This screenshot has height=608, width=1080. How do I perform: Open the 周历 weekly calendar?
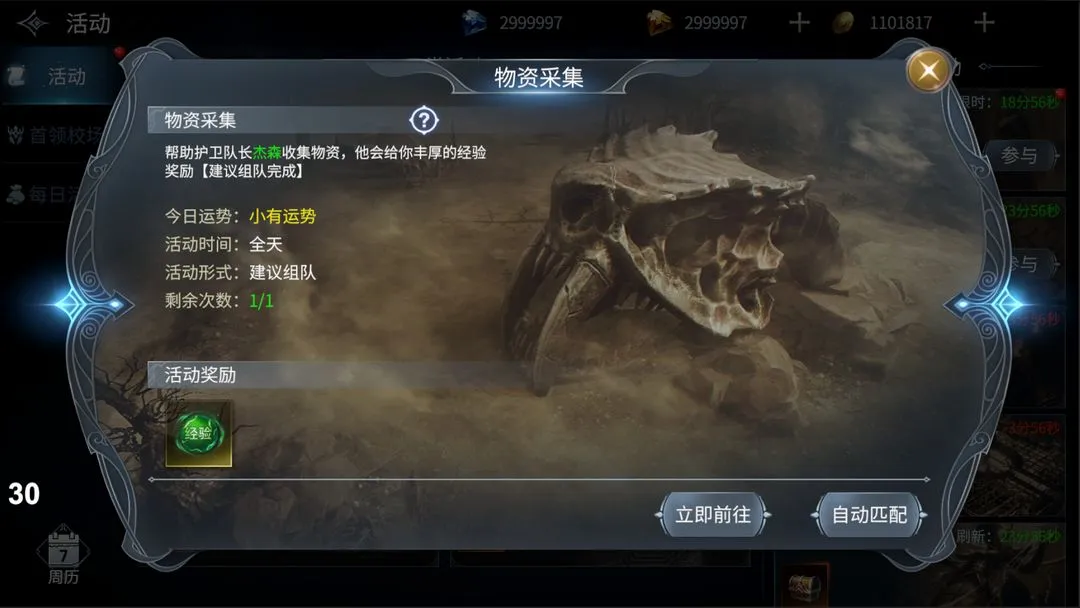pos(63,558)
